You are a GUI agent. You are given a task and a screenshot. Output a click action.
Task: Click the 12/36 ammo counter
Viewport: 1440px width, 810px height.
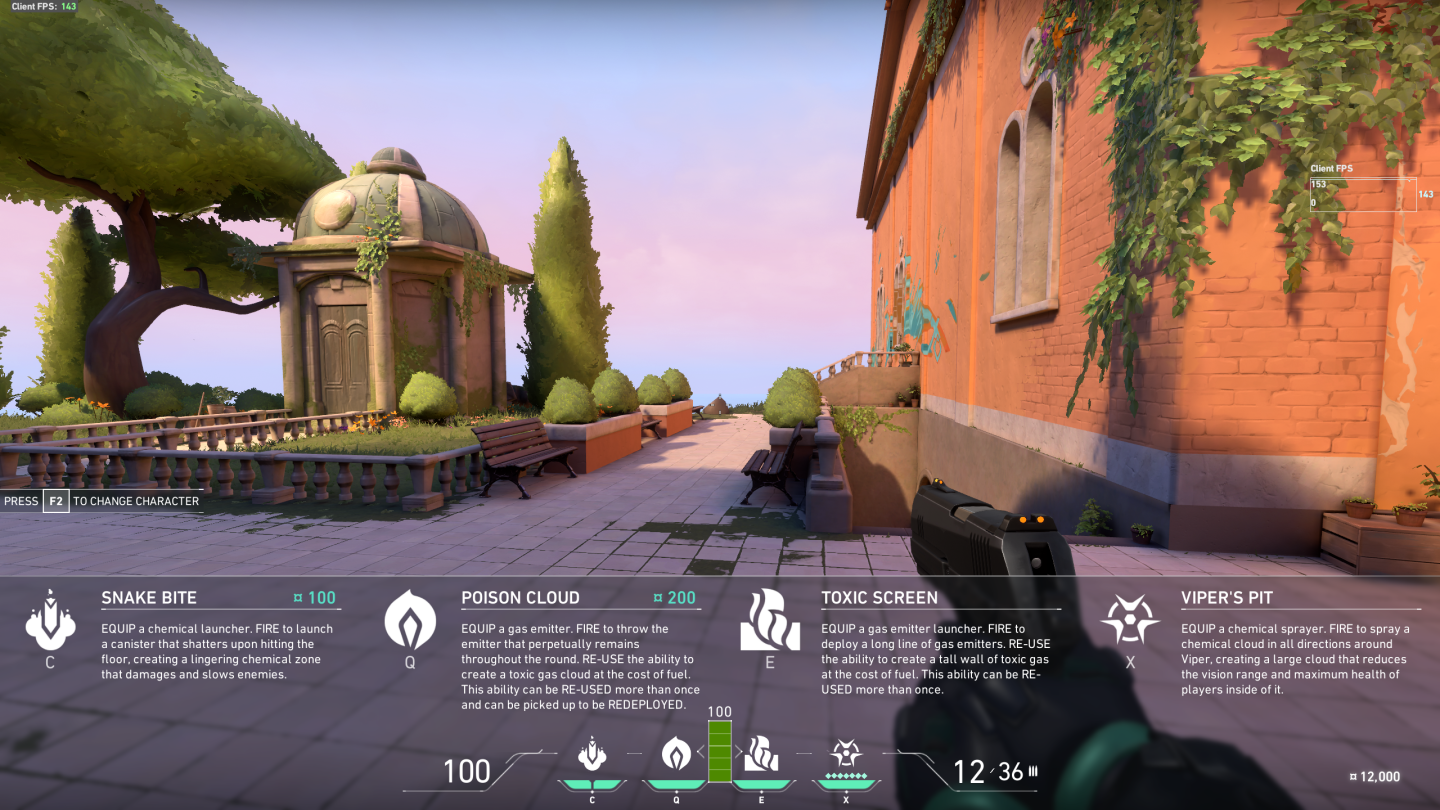tap(987, 770)
